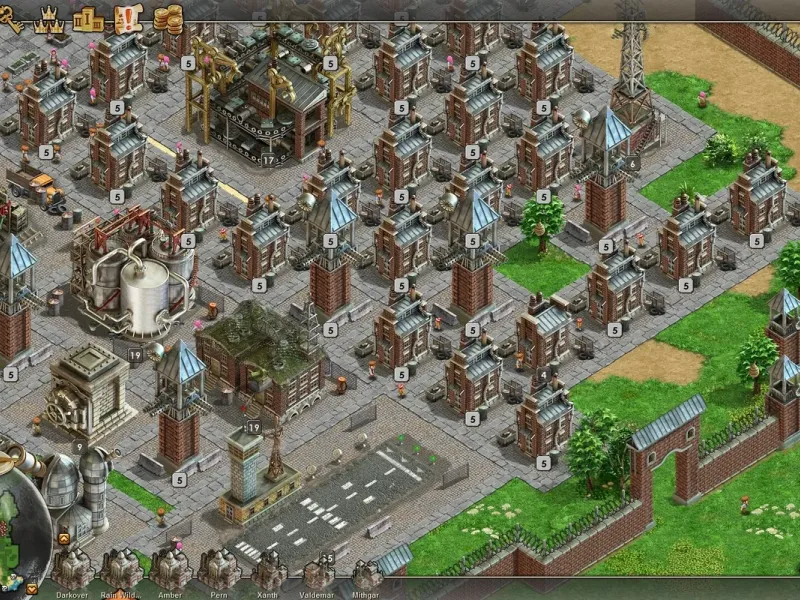Switch to the Mithgar city
Screen dimensions: 800x600
[x=367, y=572]
